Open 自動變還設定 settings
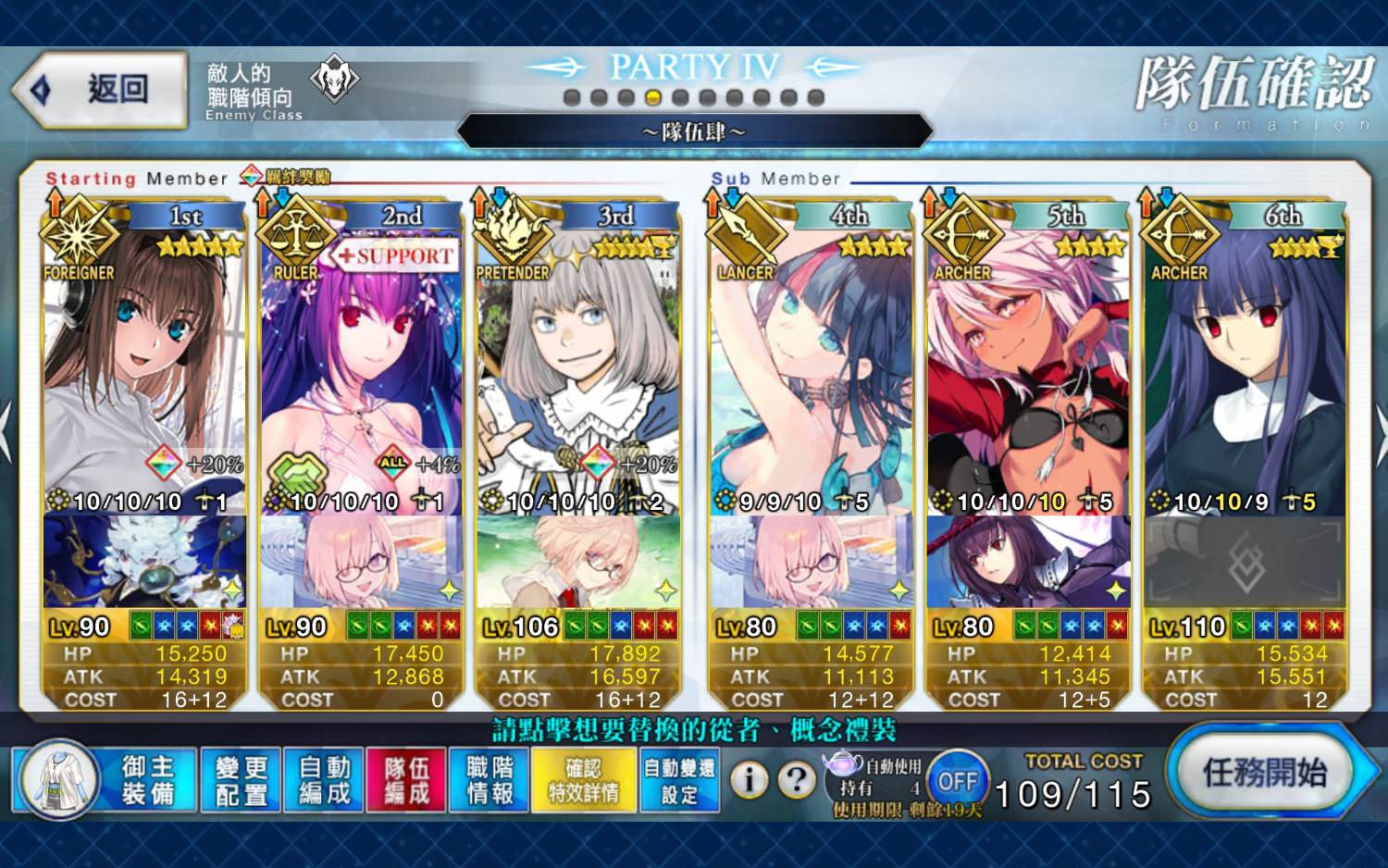The width and height of the screenshot is (1388, 868). coord(679,780)
